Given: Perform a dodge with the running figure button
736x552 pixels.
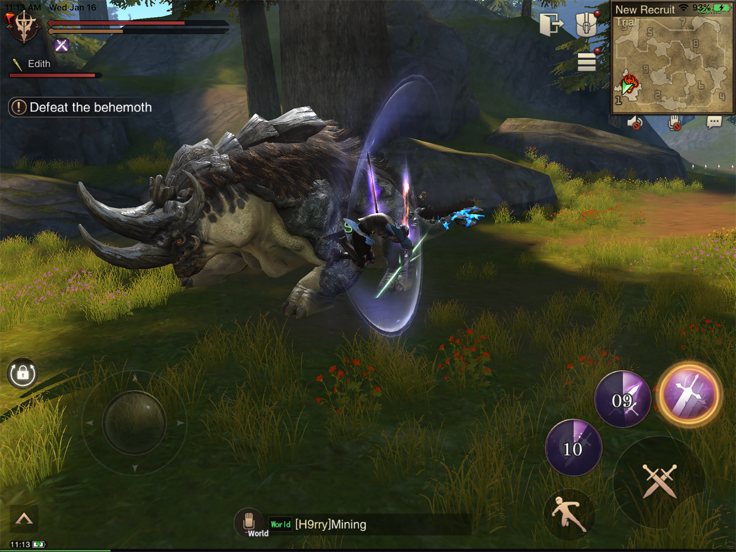Looking at the screenshot, I should click(568, 514).
